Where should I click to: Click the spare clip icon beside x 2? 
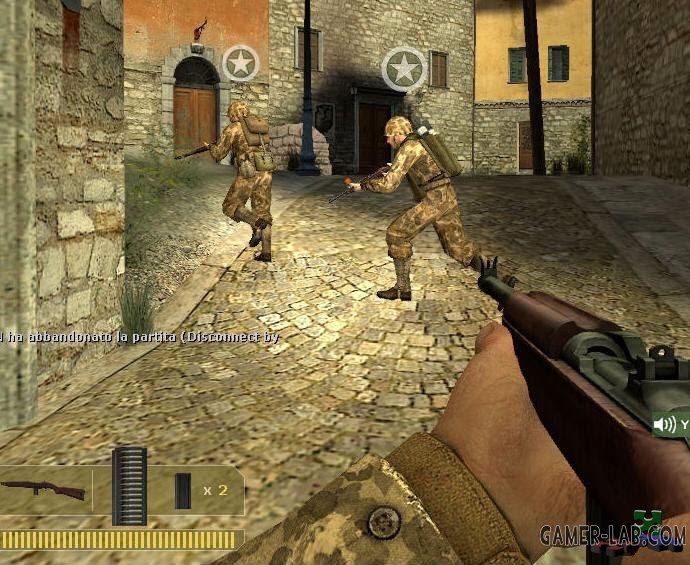183,489
